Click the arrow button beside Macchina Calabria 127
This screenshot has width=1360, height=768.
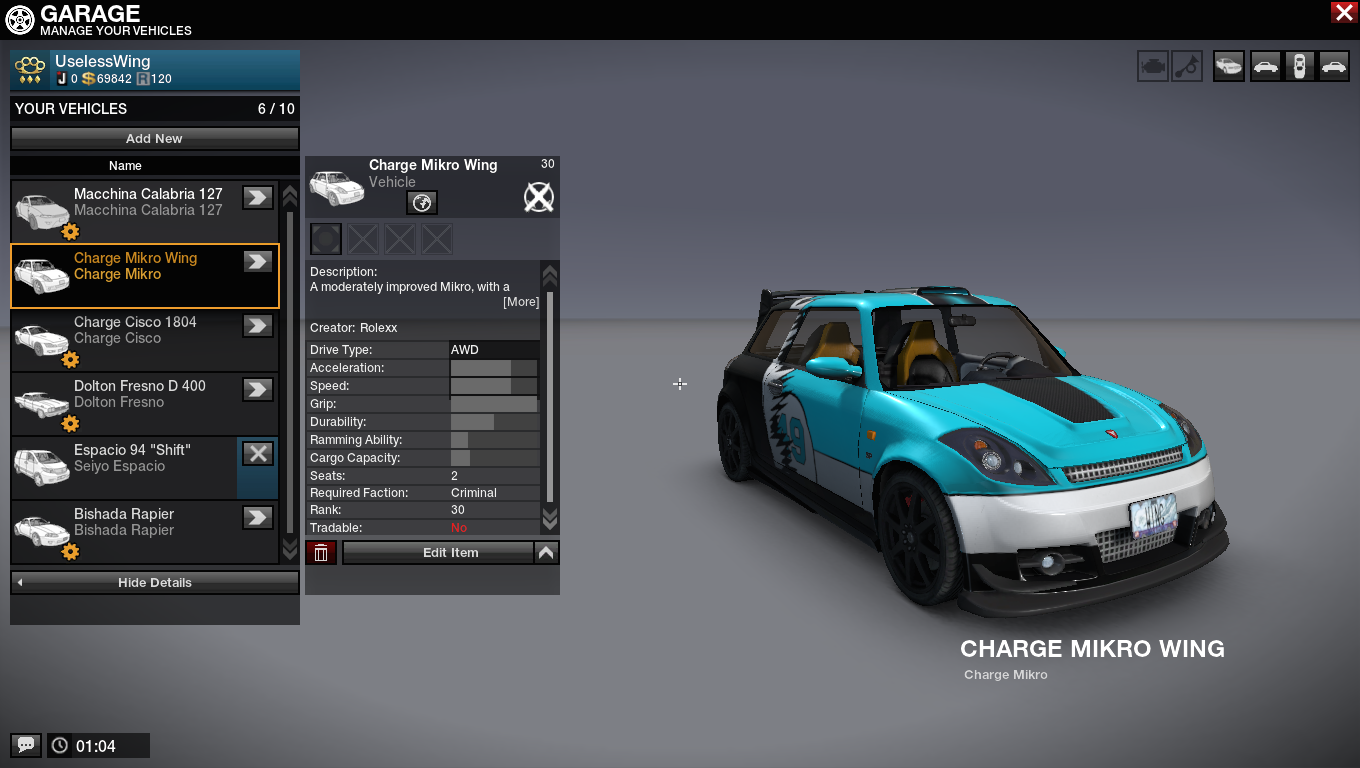click(x=258, y=197)
